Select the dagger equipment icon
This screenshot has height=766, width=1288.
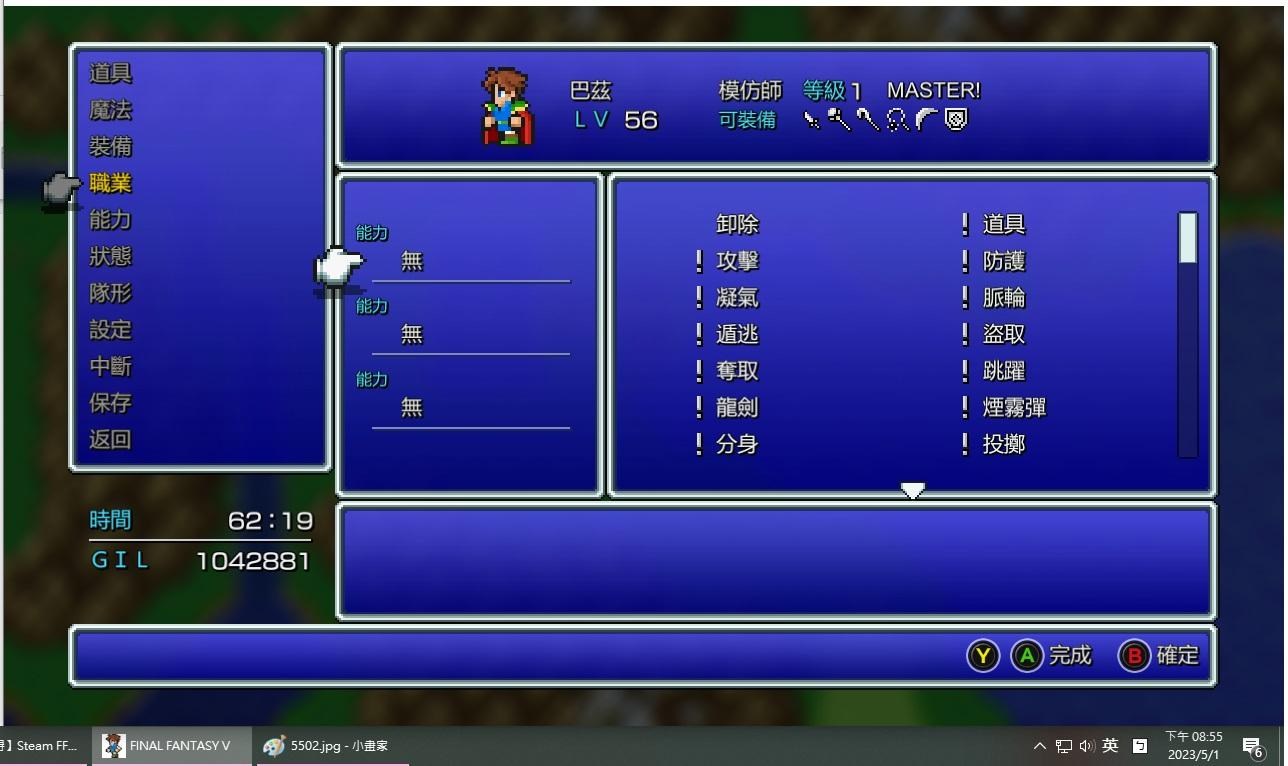tap(810, 120)
